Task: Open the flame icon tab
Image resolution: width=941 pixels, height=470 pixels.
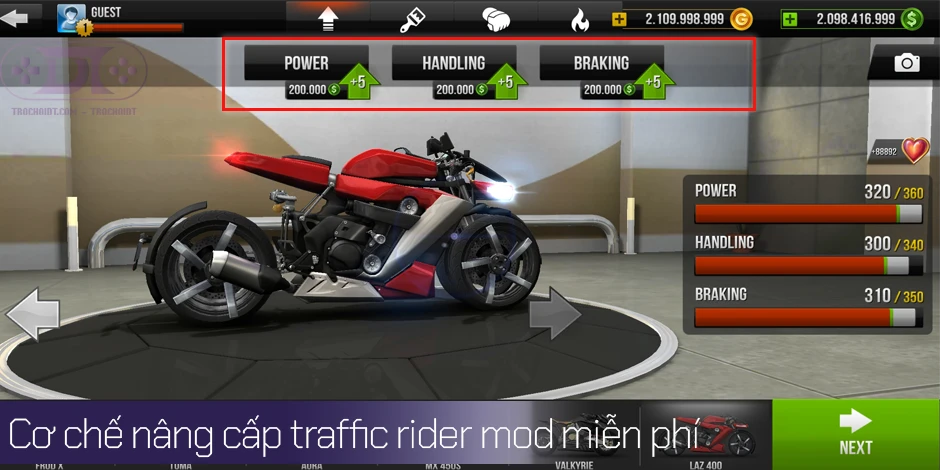Action: coord(580,18)
